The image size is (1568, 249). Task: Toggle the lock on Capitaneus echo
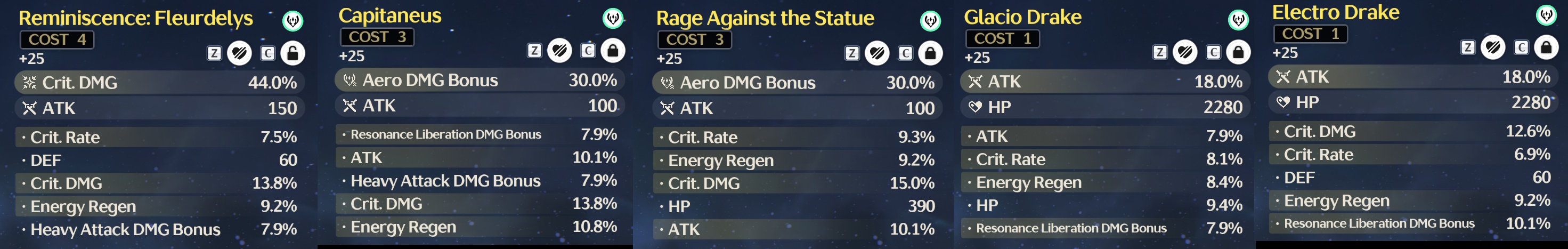point(612,51)
